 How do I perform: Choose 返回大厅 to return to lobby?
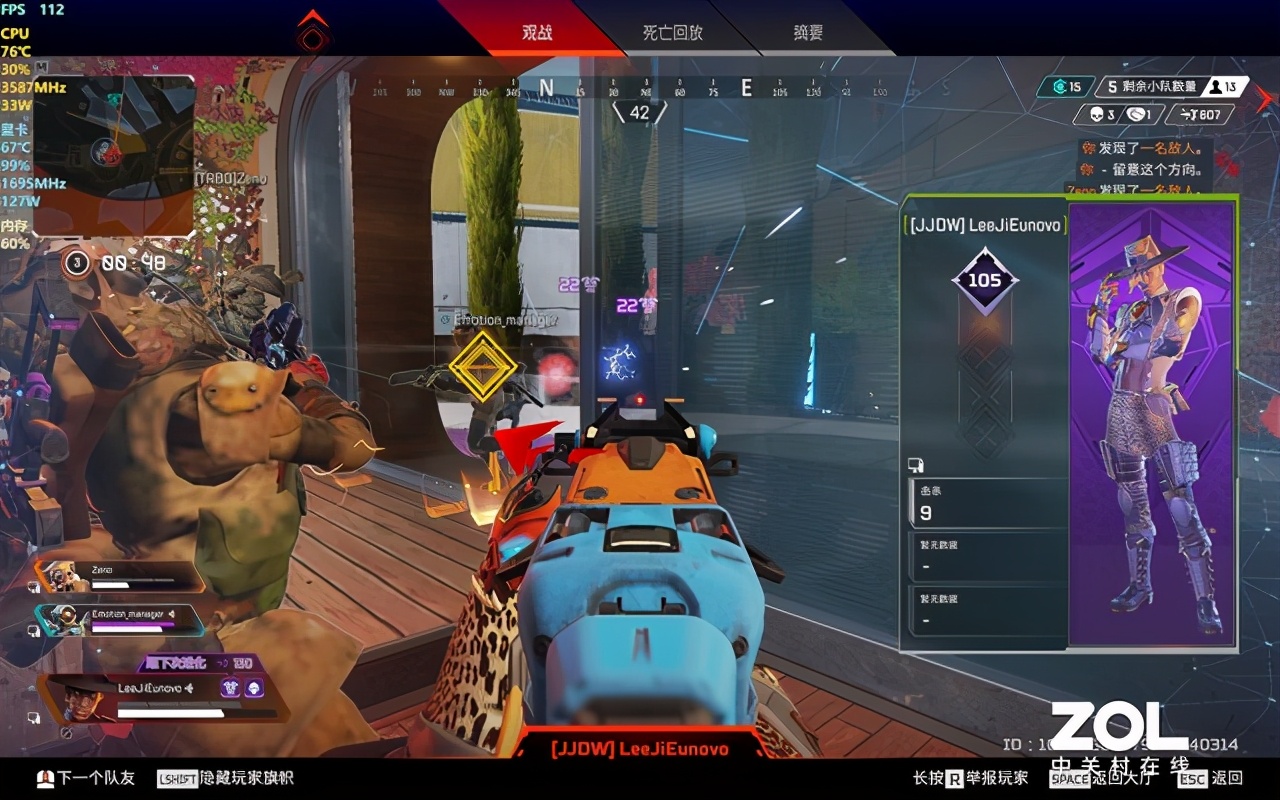(1100, 778)
